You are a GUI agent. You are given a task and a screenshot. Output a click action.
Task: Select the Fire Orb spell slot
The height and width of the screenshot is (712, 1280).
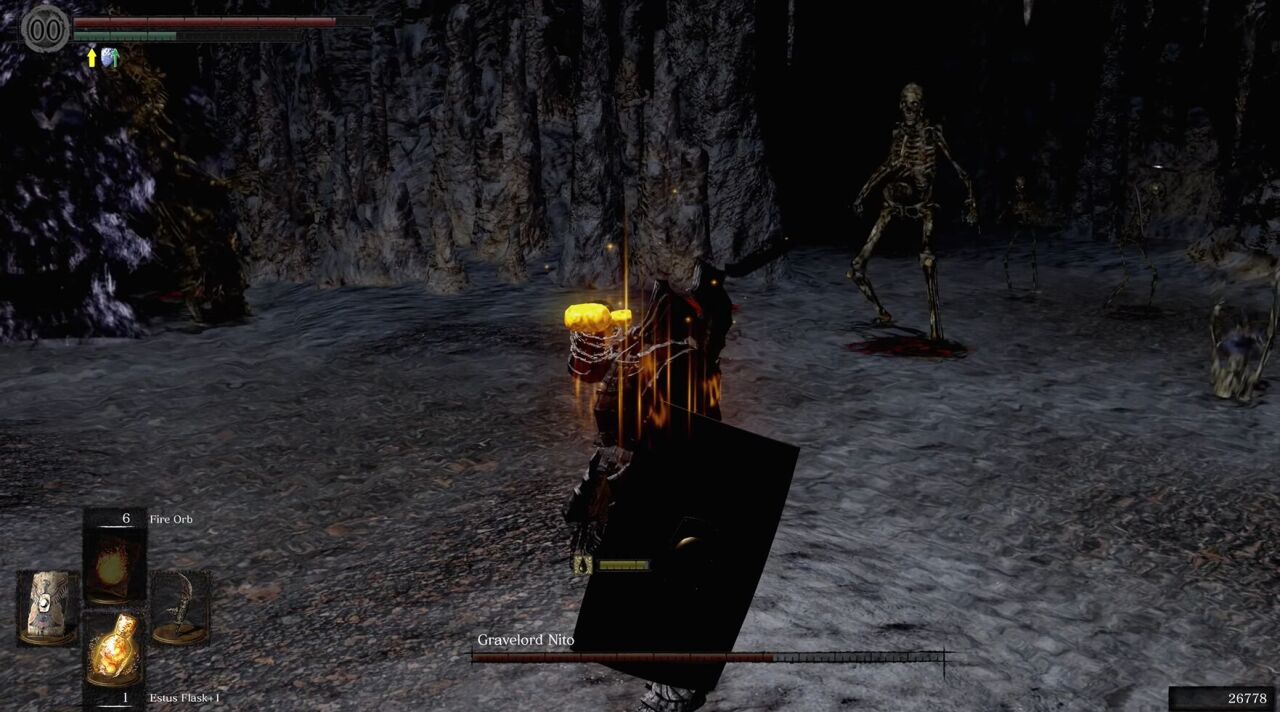pyautogui.click(x=114, y=567)
